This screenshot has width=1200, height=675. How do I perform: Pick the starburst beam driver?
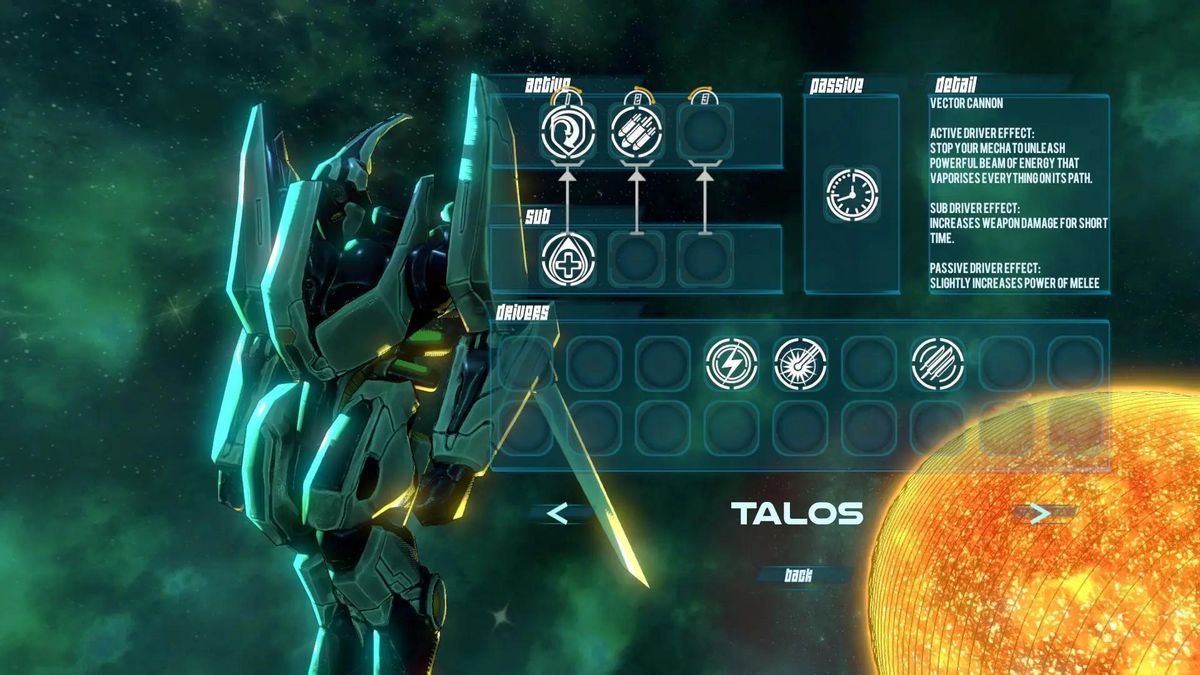(800, 363)
